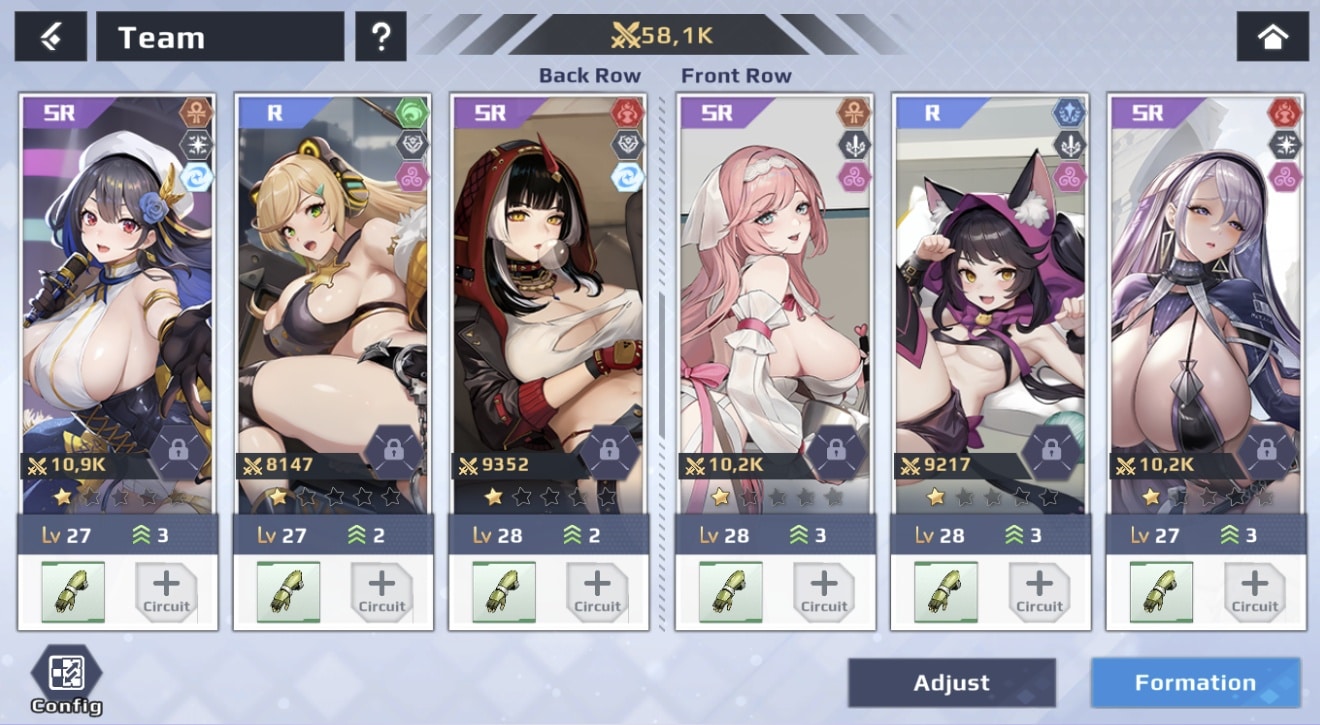
Task: Toggle lock on the 9352 power character
Action: (610, 452)
